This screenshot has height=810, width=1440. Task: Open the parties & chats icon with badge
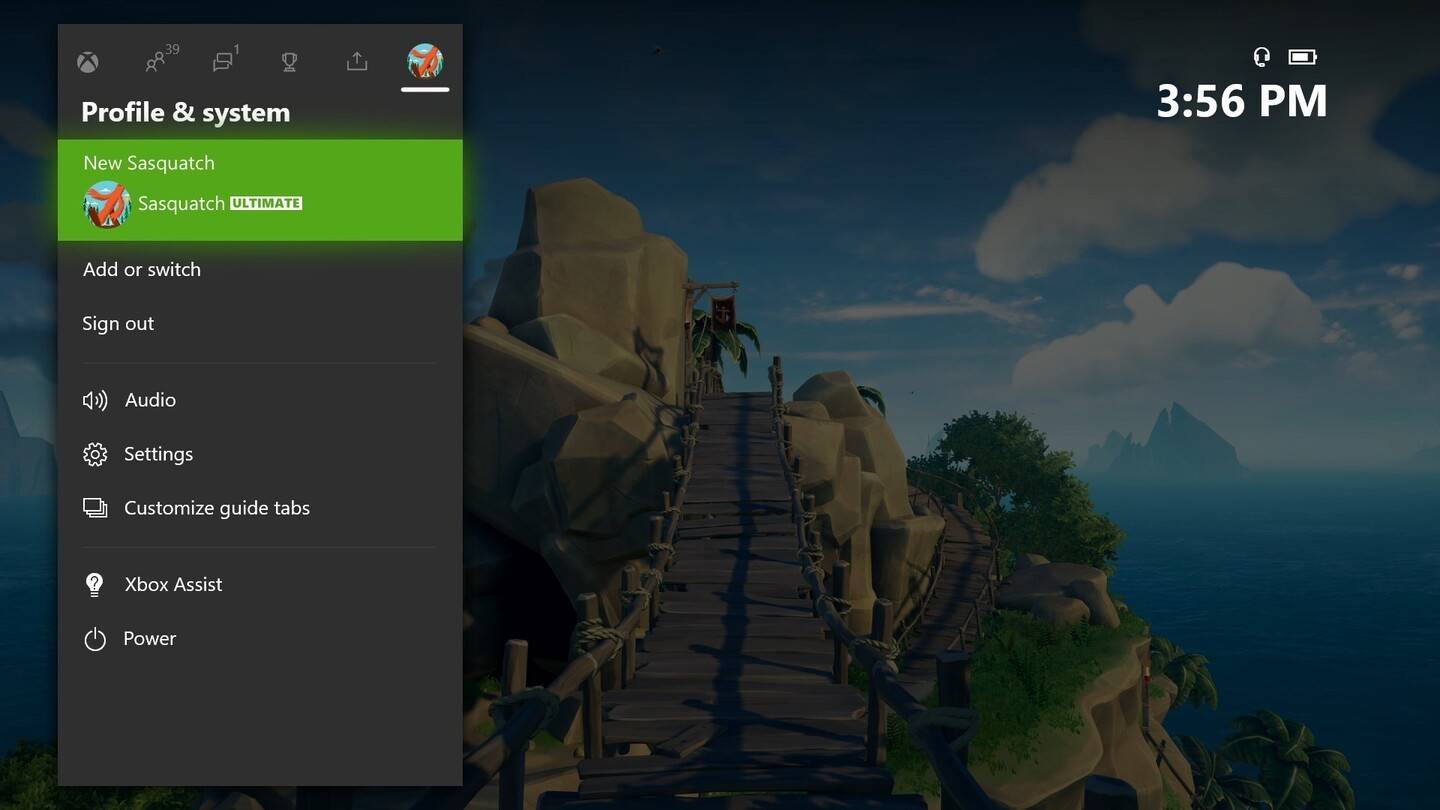[x=222, y=62]
